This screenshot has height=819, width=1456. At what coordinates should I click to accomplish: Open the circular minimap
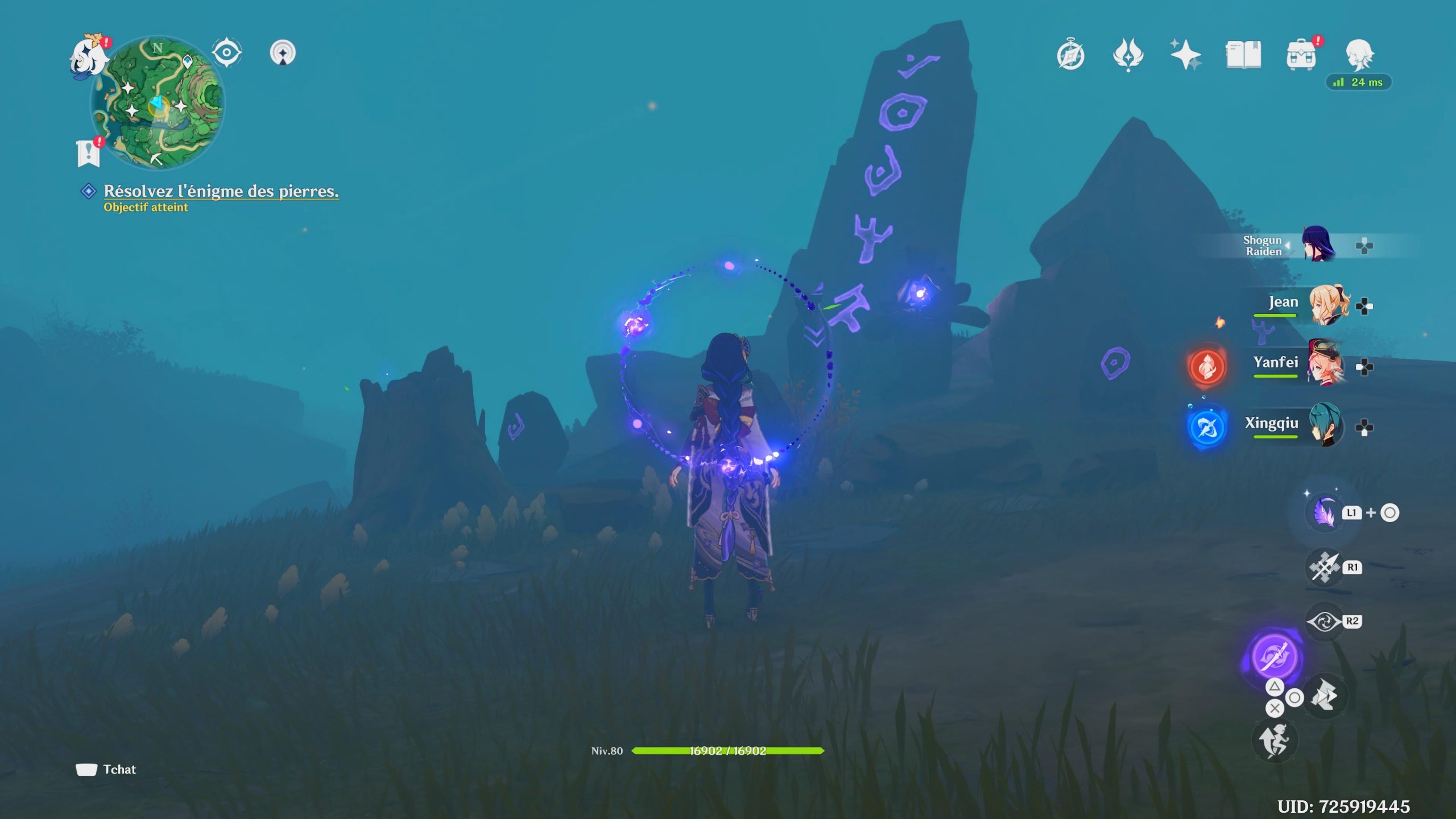[x=158, y=104]
